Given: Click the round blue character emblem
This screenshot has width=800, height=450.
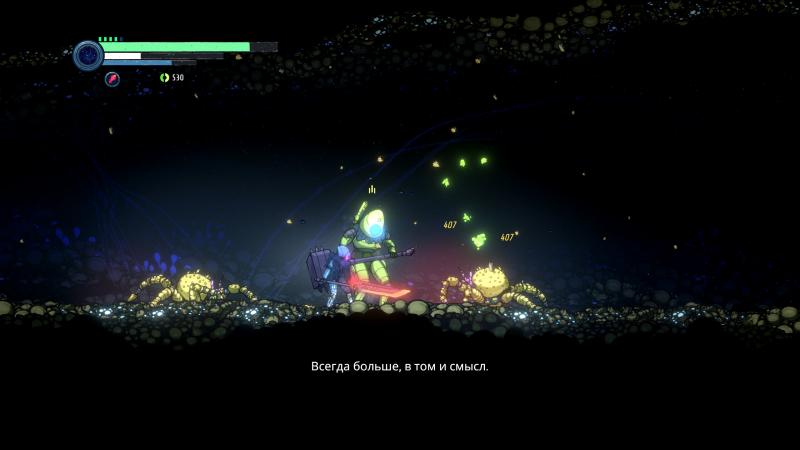Looking at the screenshot, I should pos(88,55).
